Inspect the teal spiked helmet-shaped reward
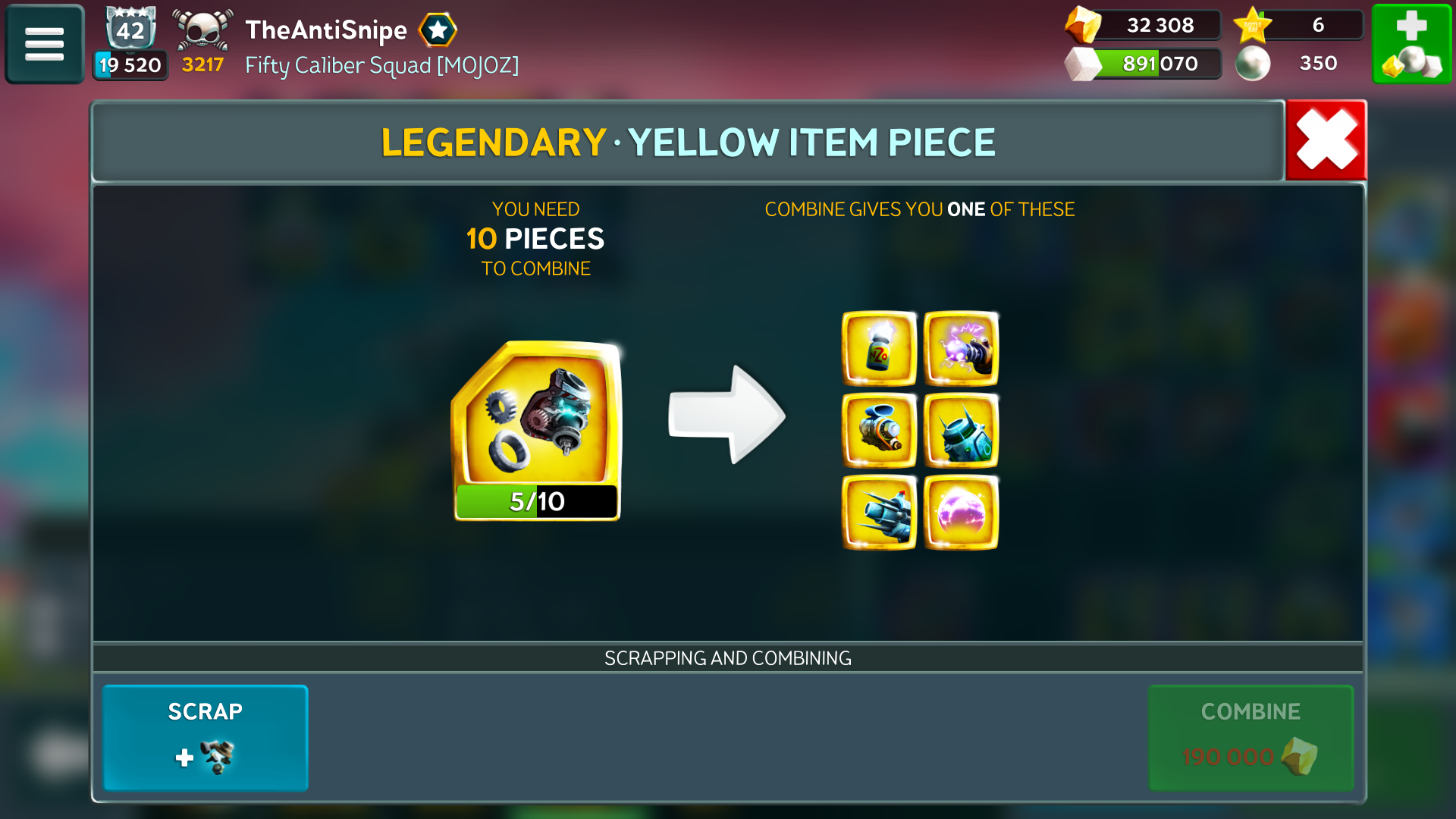 pyautogui.click(x=961, y=431)
